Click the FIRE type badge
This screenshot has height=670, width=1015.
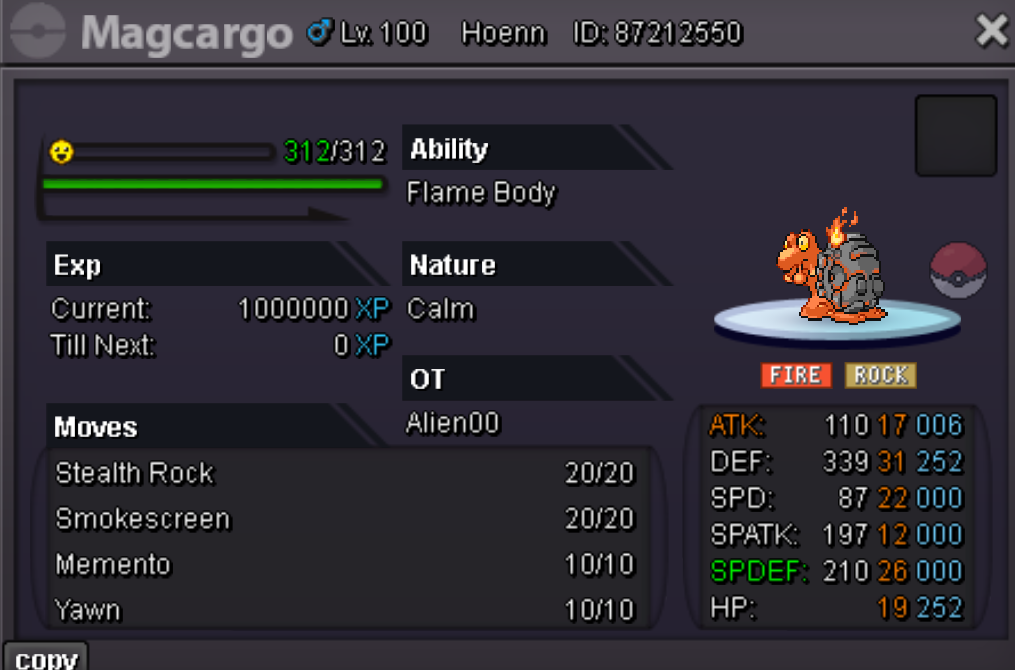tap(796, 375)
